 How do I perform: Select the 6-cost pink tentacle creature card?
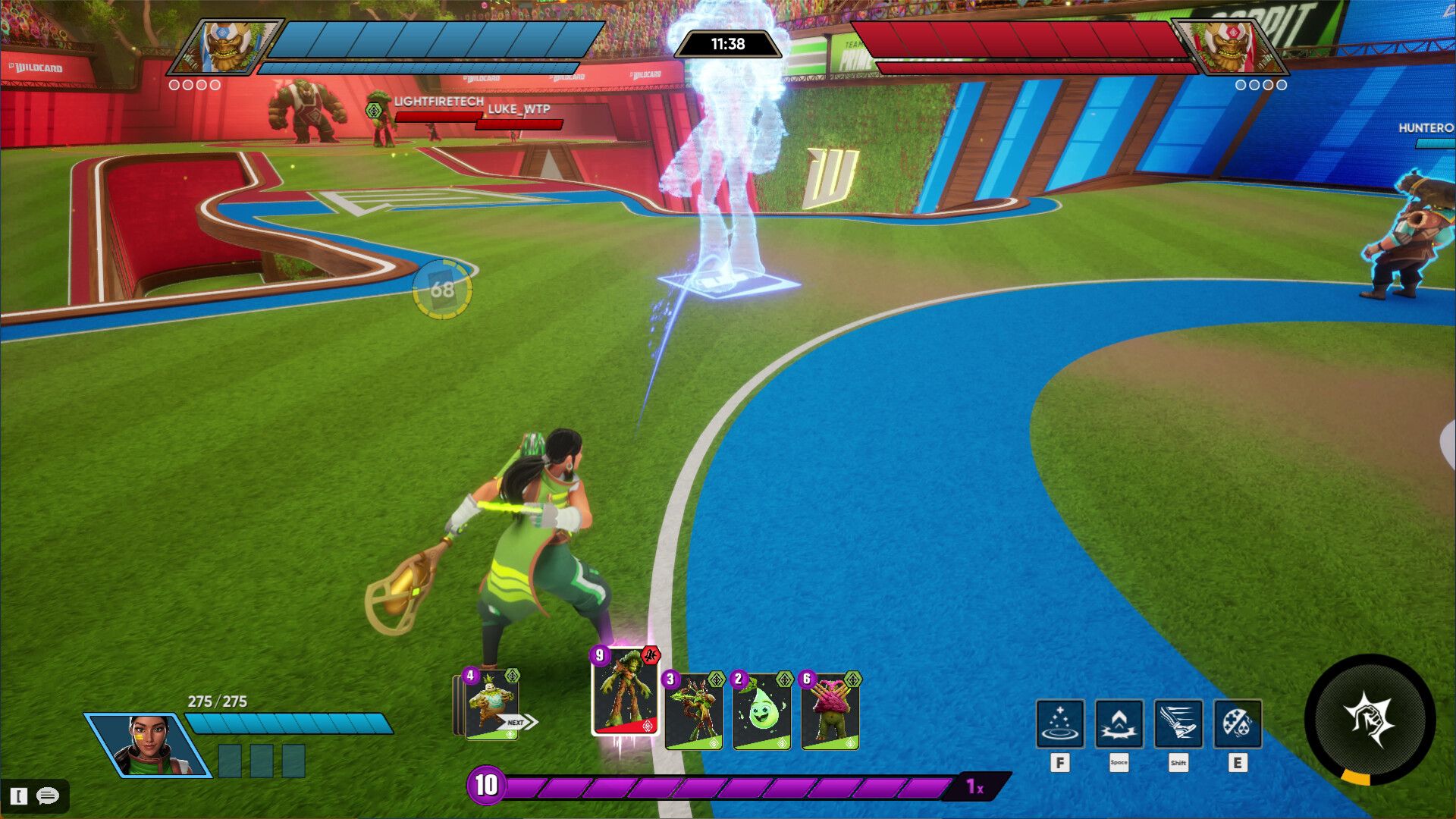(830, 711)
